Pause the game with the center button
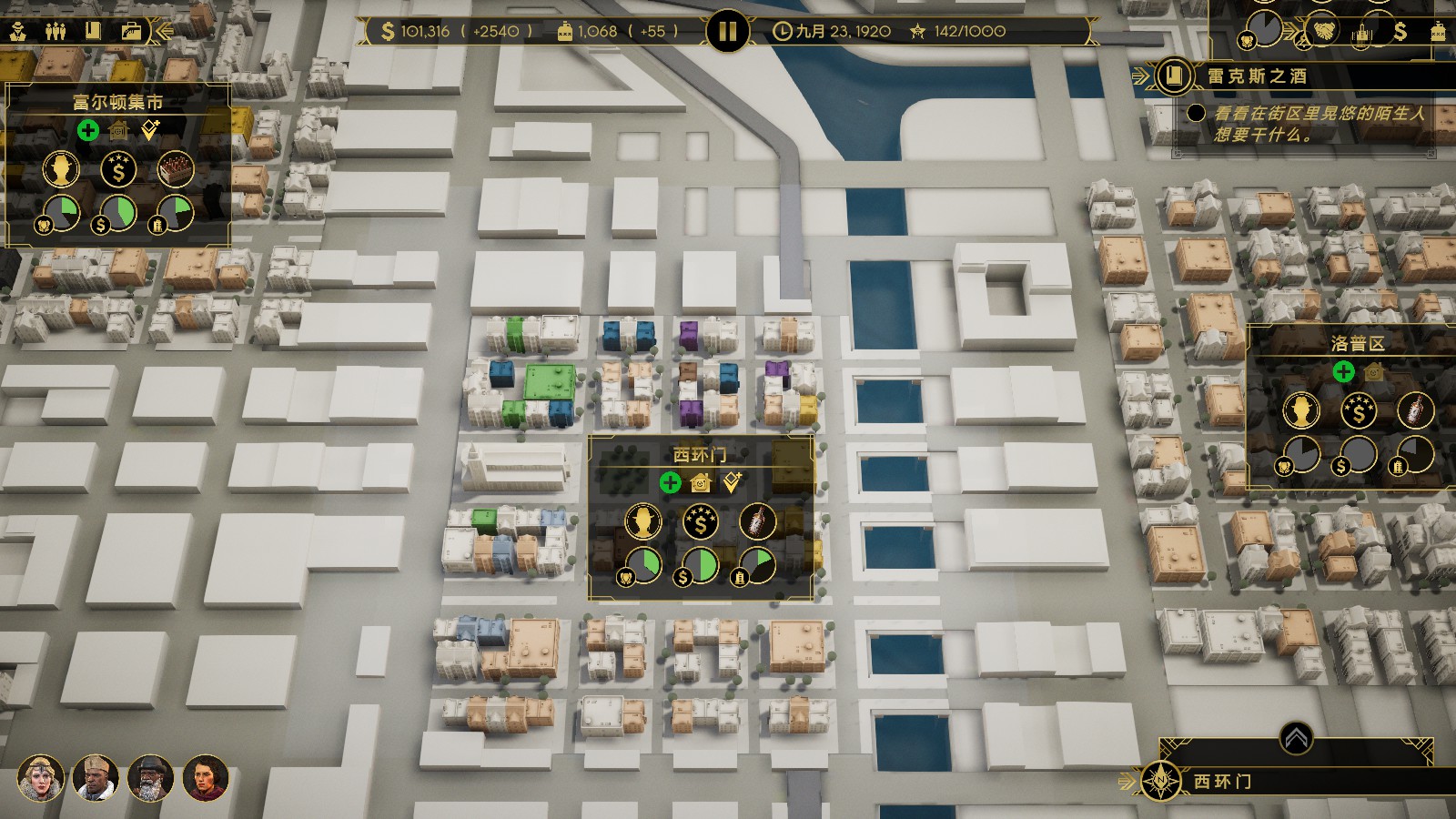The image size is (1456, 819). point(726,32)
